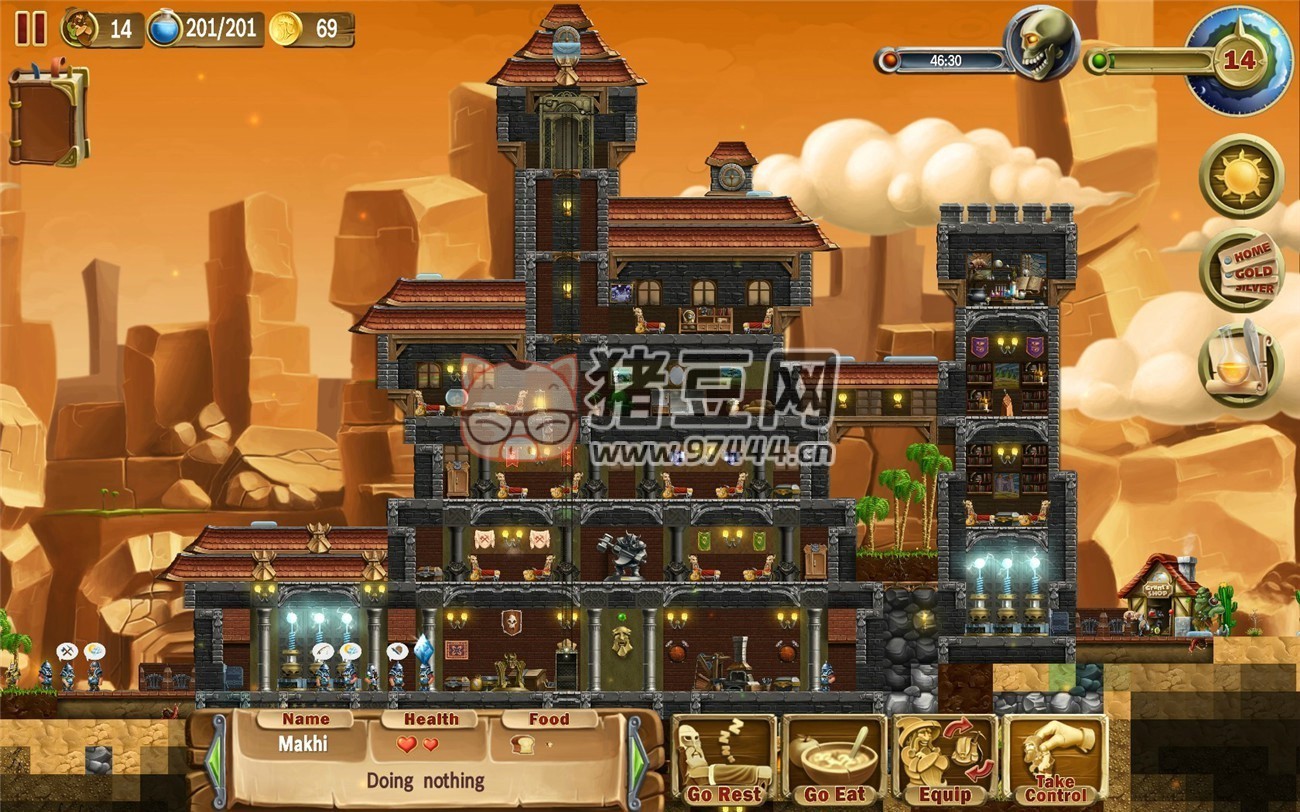Click the skull monster wave icon

(x=1042, y=44)
